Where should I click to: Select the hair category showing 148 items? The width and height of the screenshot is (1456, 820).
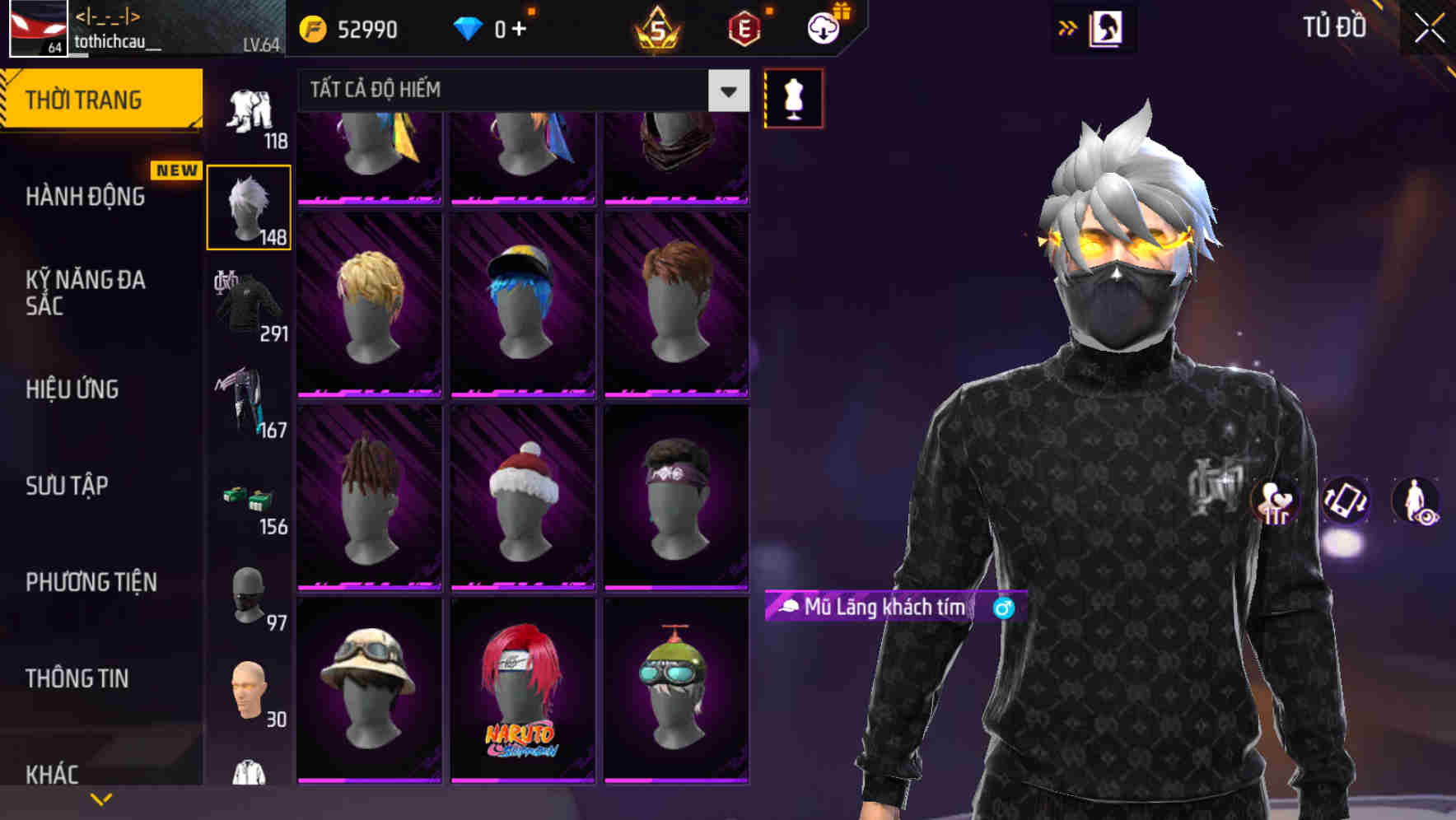pyautogui.click(x=248, y=206)
